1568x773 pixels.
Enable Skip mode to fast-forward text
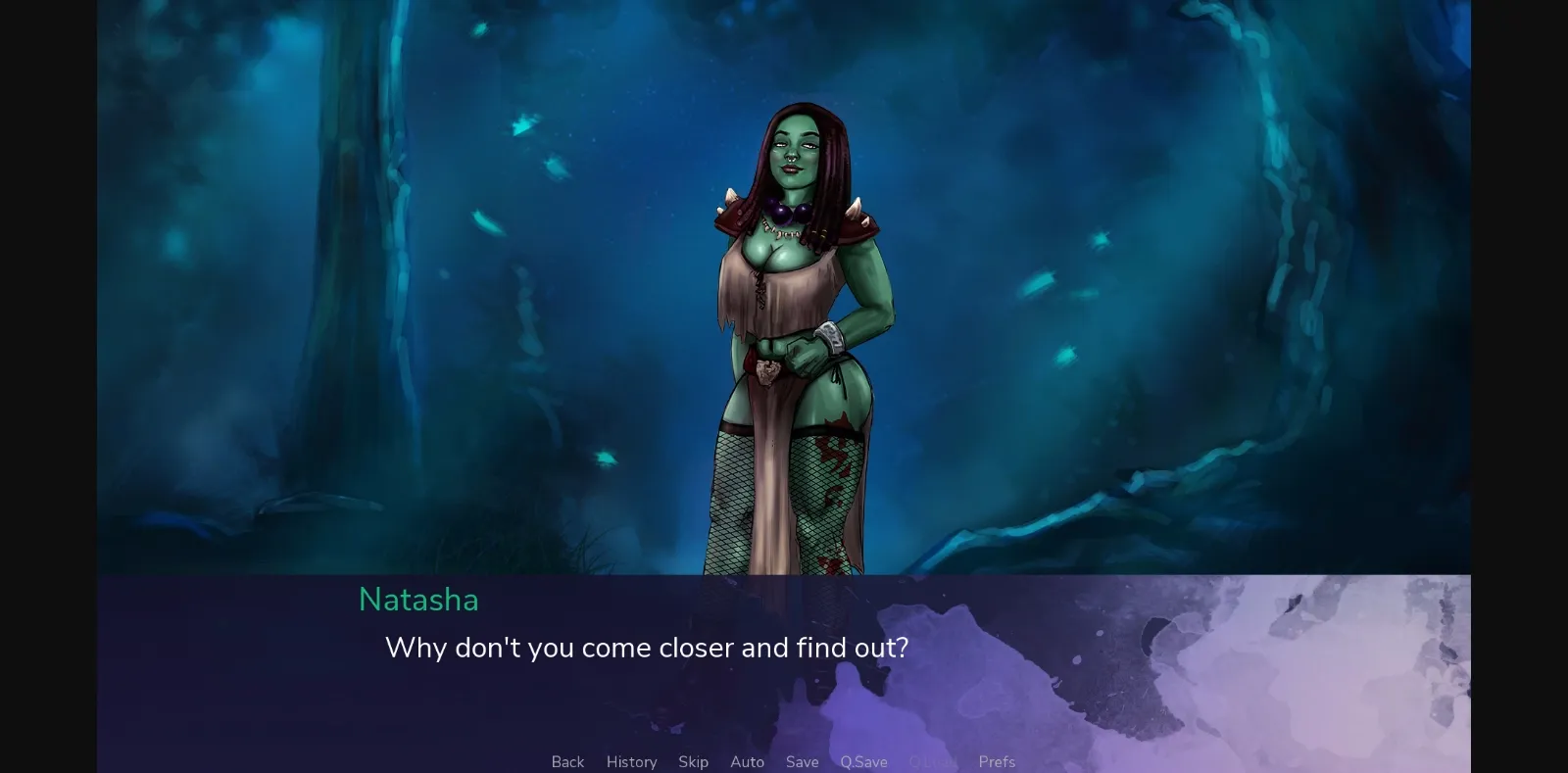(x=694, y=761)
